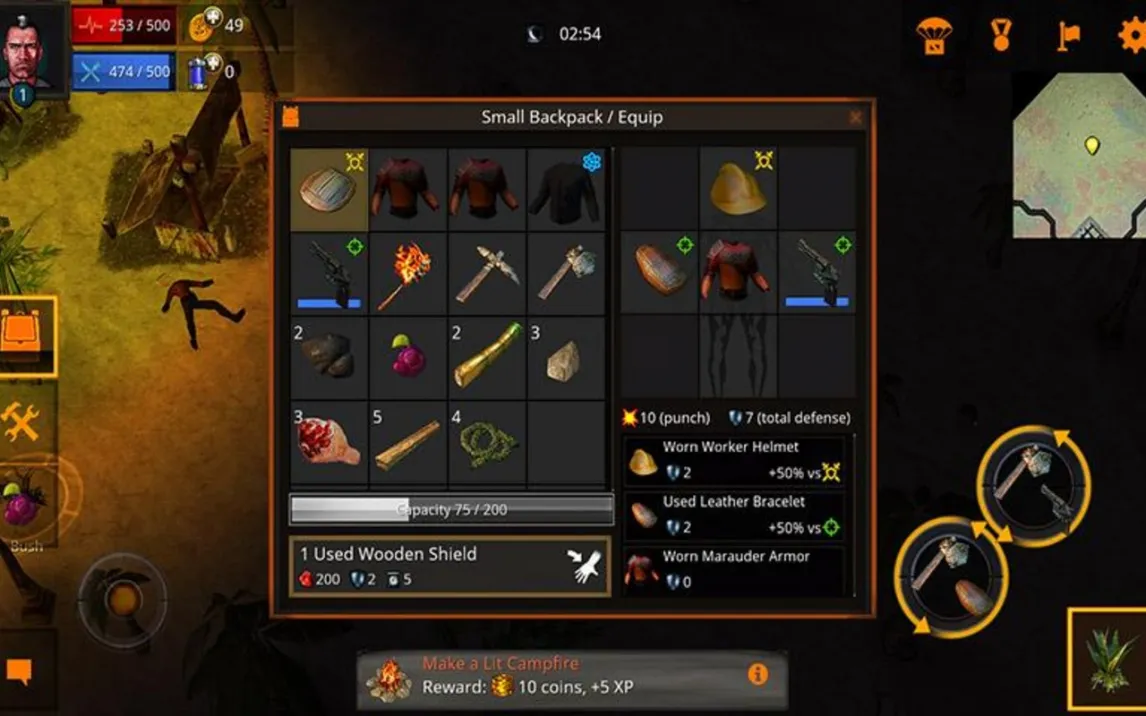Open the airdrop parachute icon
1146x716 pixels.
(x=934, y=36)
